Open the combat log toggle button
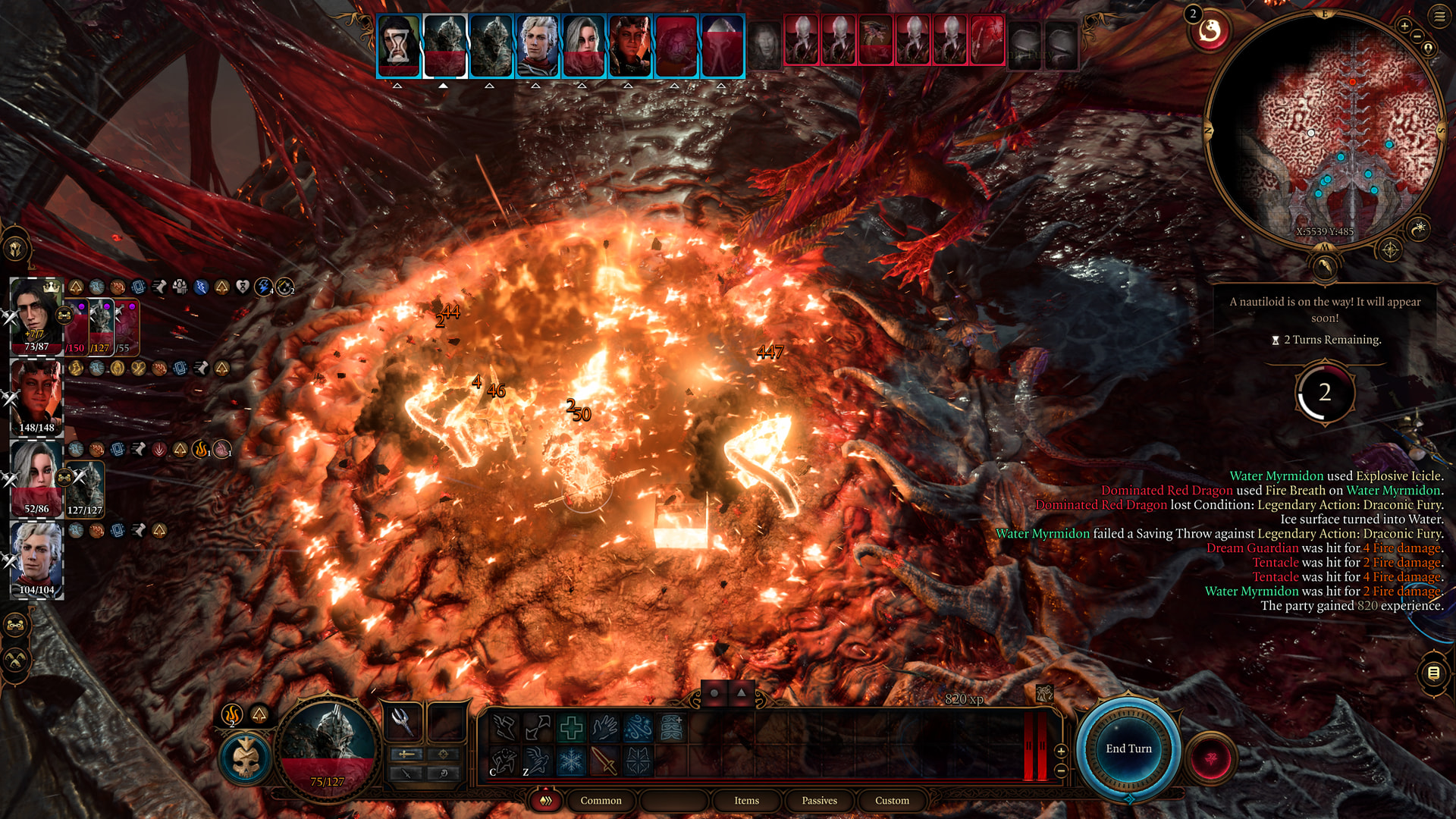Image resolution: width=1456 pixels, height=819 pixels. point(1433,673)
